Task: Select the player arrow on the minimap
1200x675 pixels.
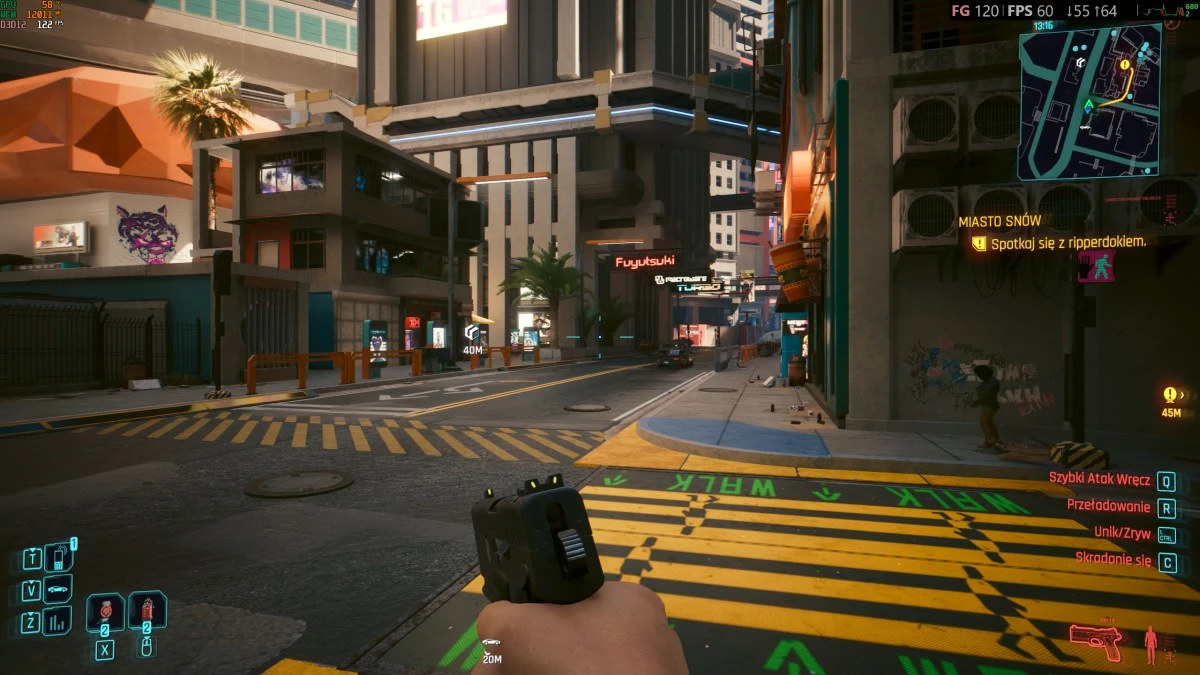Action: 1089,104
